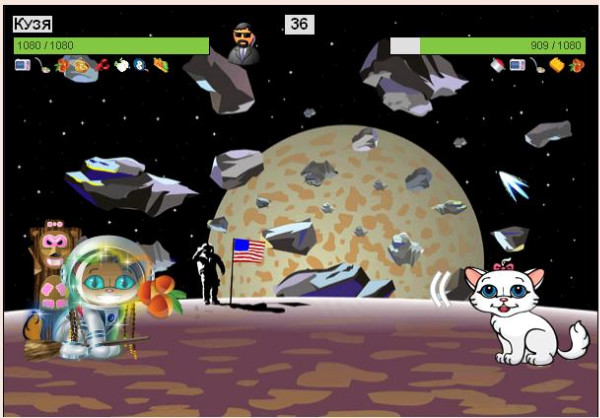
Task: Select the opponent's ladle item icon
Action: [538, 66]
